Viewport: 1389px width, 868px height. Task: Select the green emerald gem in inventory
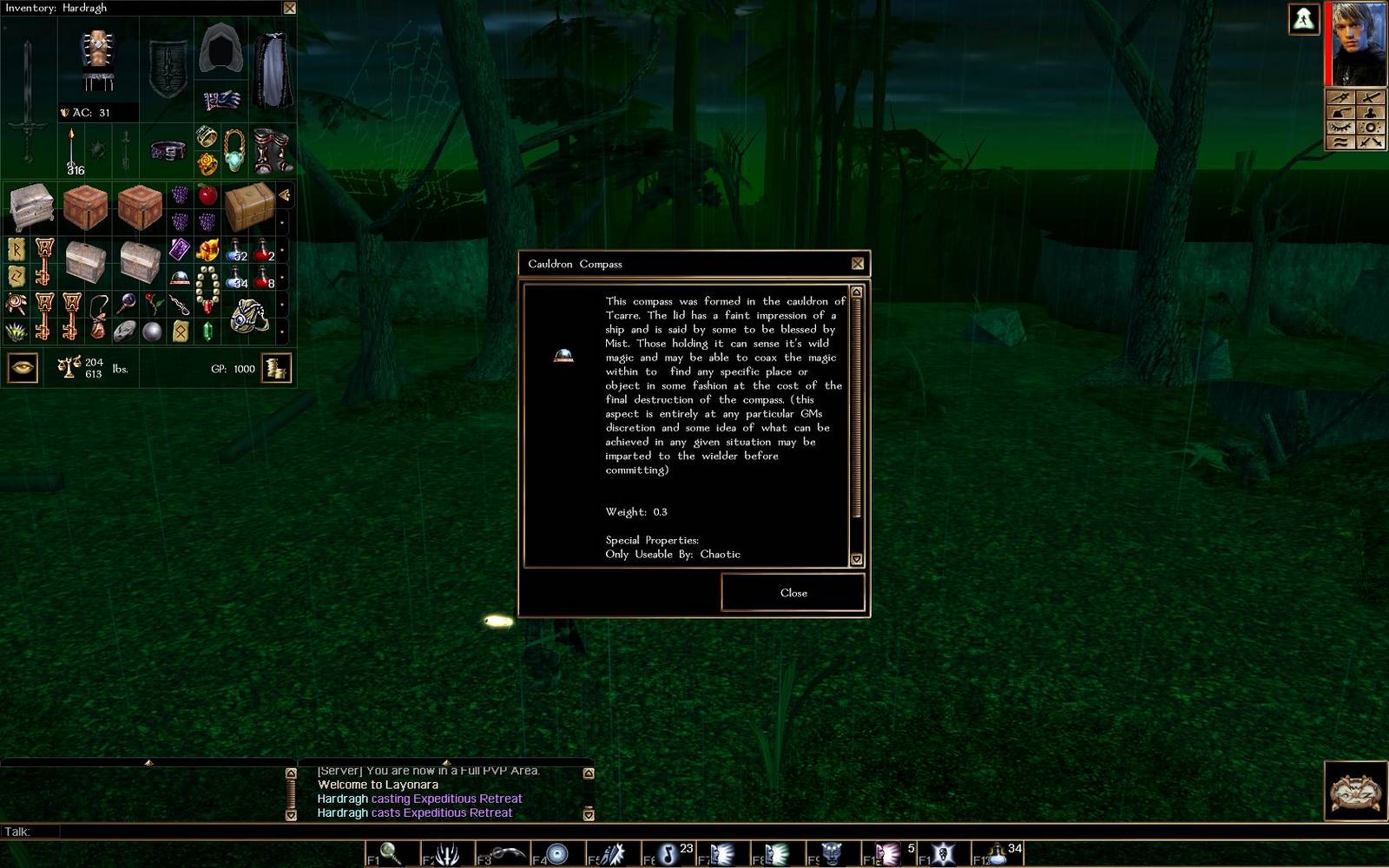(207, 331)
